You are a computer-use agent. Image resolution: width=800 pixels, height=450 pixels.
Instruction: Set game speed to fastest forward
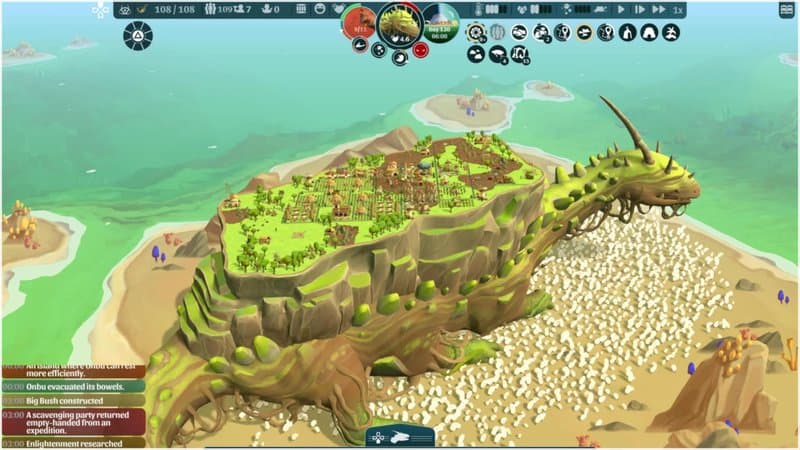click(x=658, y=10)
